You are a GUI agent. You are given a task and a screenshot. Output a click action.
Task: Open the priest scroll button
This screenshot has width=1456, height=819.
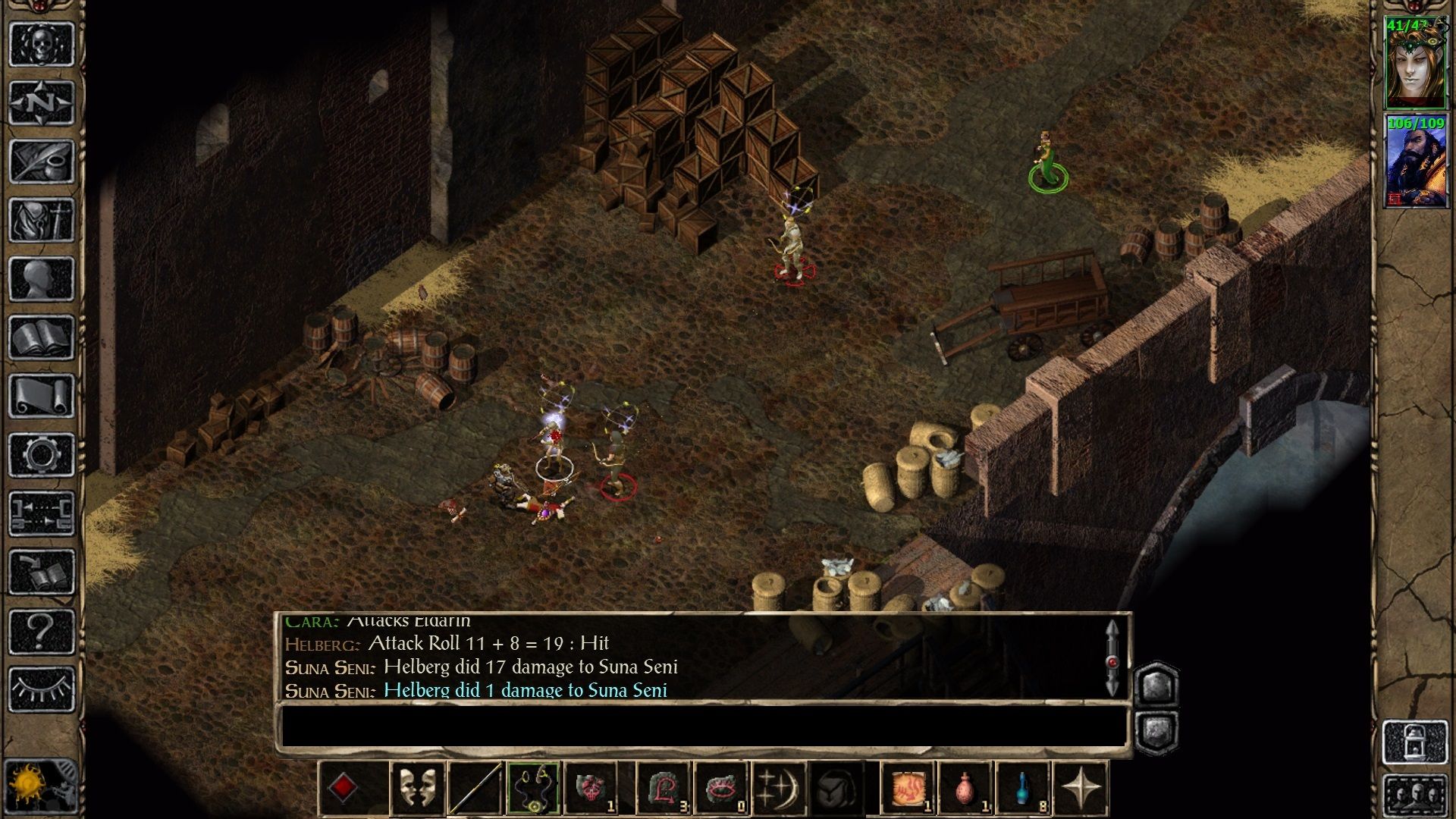(42, 396)
